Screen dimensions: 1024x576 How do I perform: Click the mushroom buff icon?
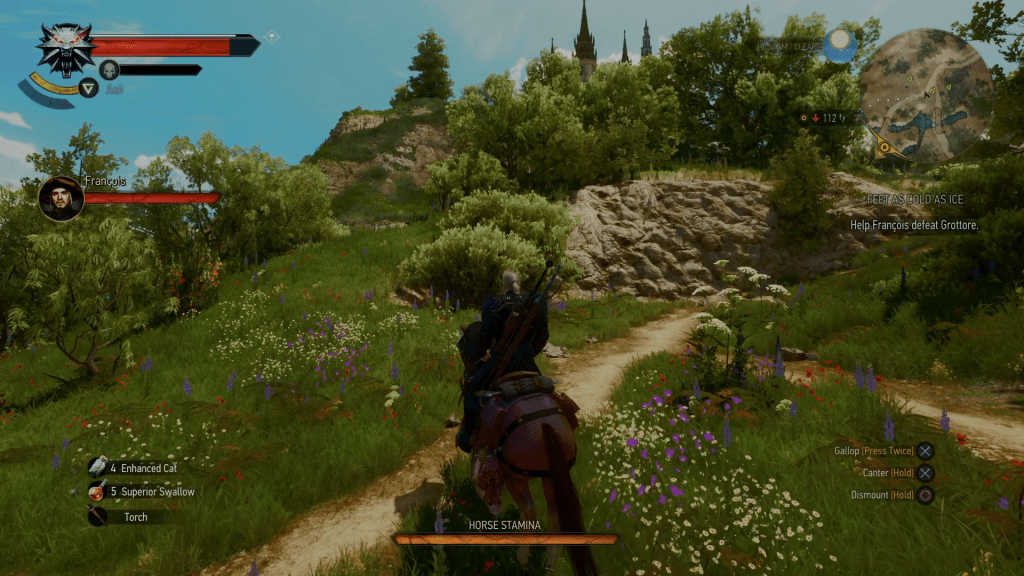(272, 37)
